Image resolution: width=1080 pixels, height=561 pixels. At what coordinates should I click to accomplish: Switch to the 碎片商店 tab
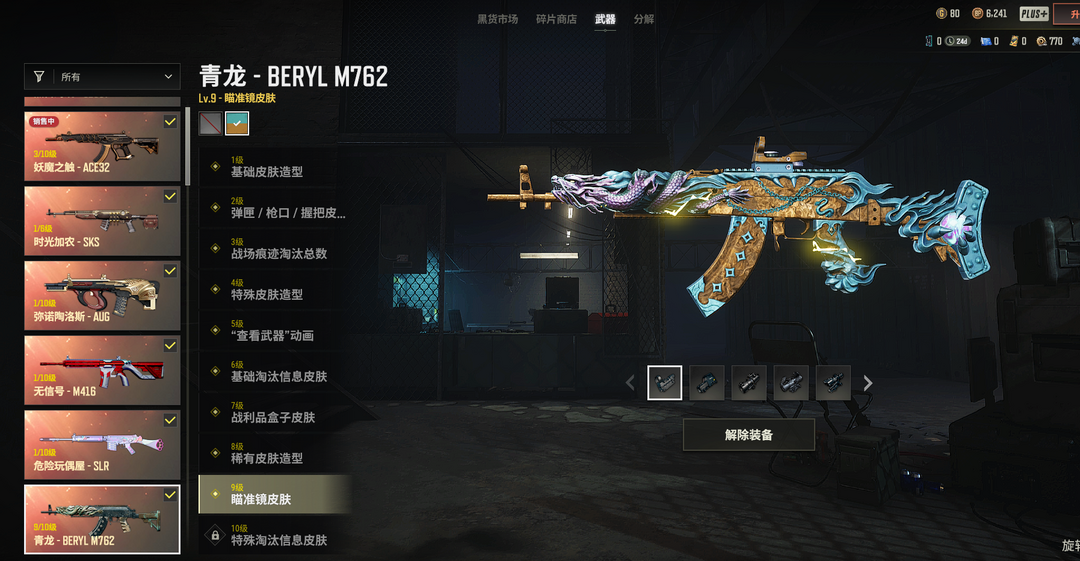(556, 19)
